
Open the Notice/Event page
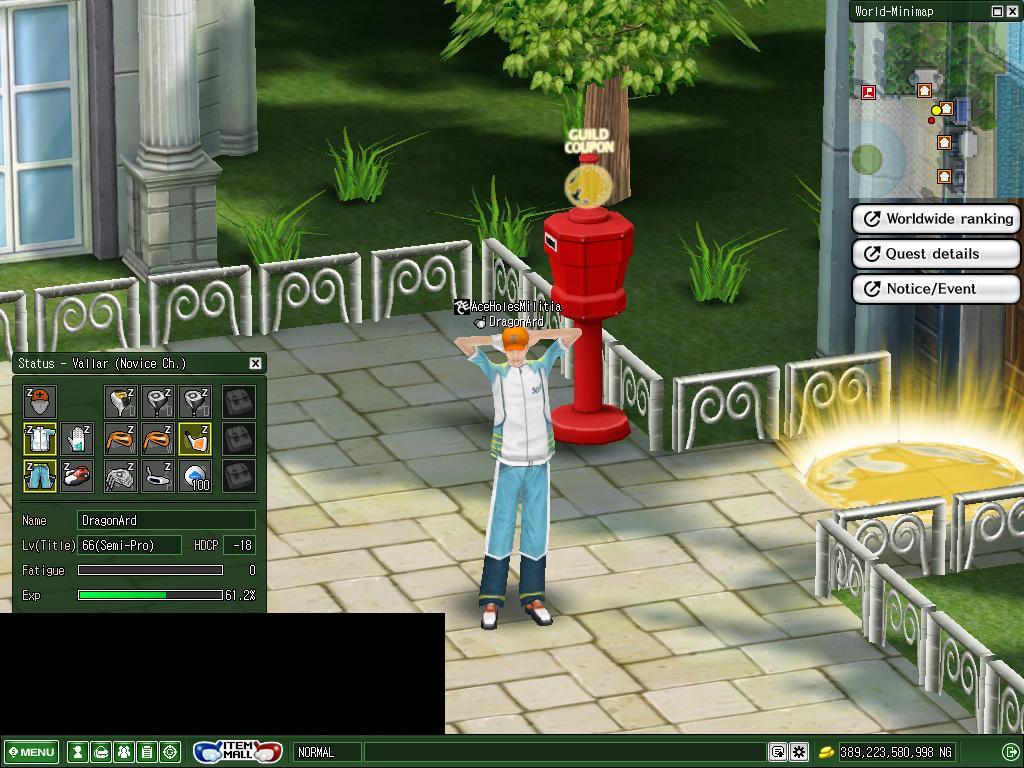tap(935, 289)
